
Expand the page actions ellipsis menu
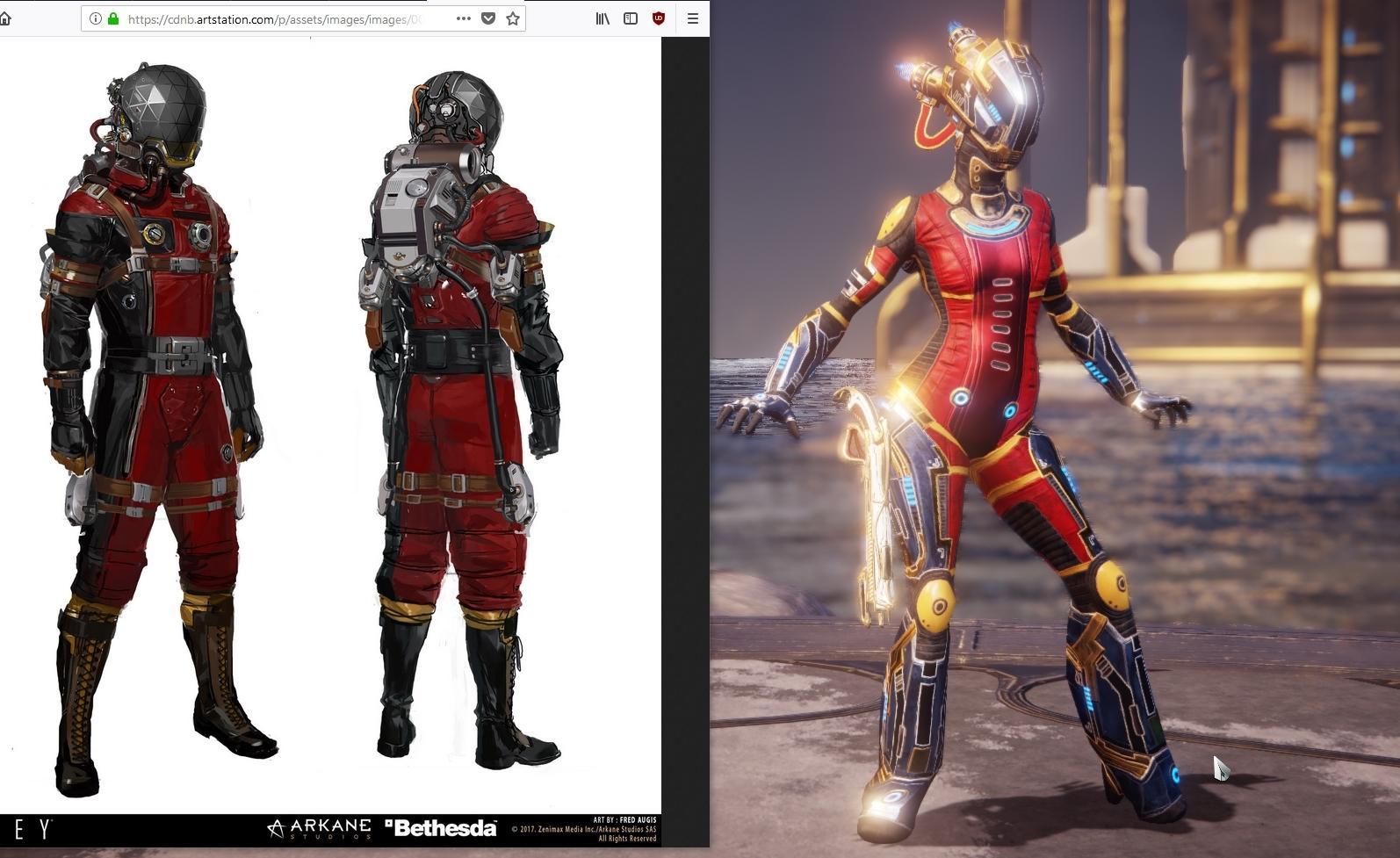(463, 18)
